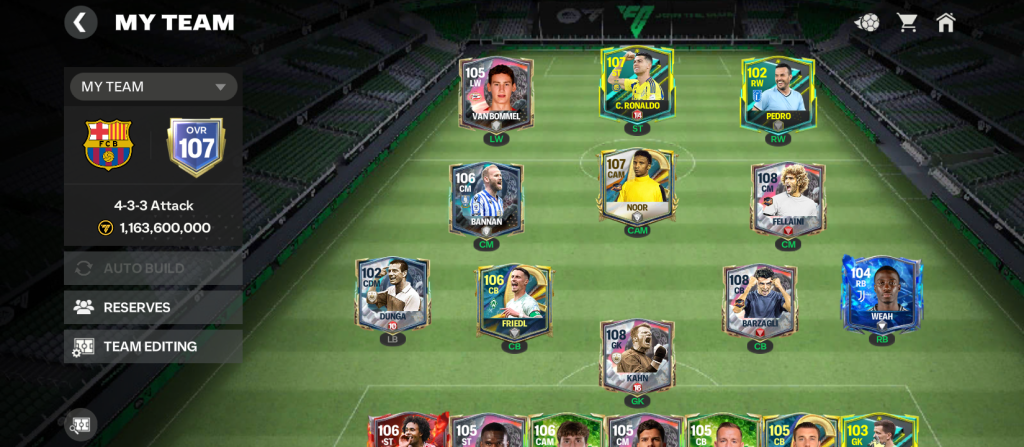The height and width of the screenshot is (447, 1024).
Task: Click the FC Barcelona club crest
Action: tap(109, 147)
